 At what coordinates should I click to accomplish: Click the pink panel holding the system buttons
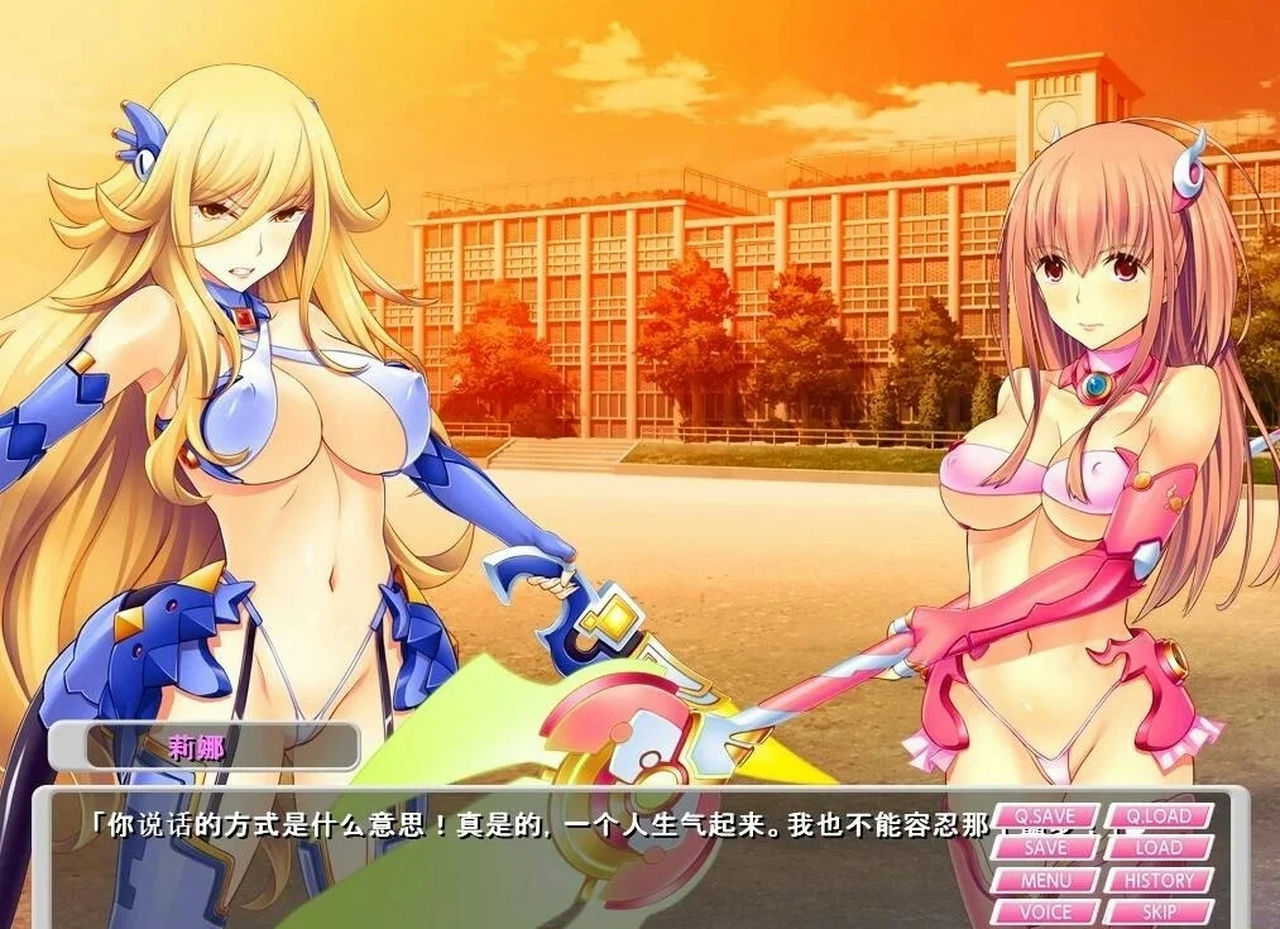(x=1105, y=865)
